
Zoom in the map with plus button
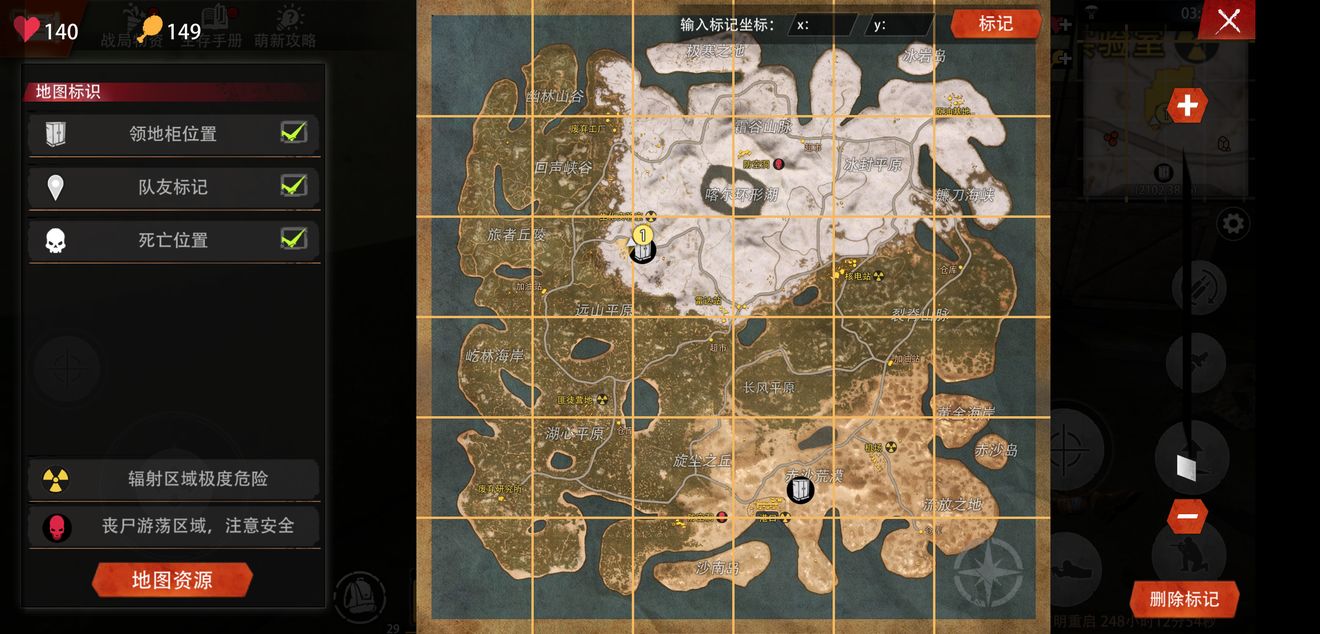(1187, 105)
